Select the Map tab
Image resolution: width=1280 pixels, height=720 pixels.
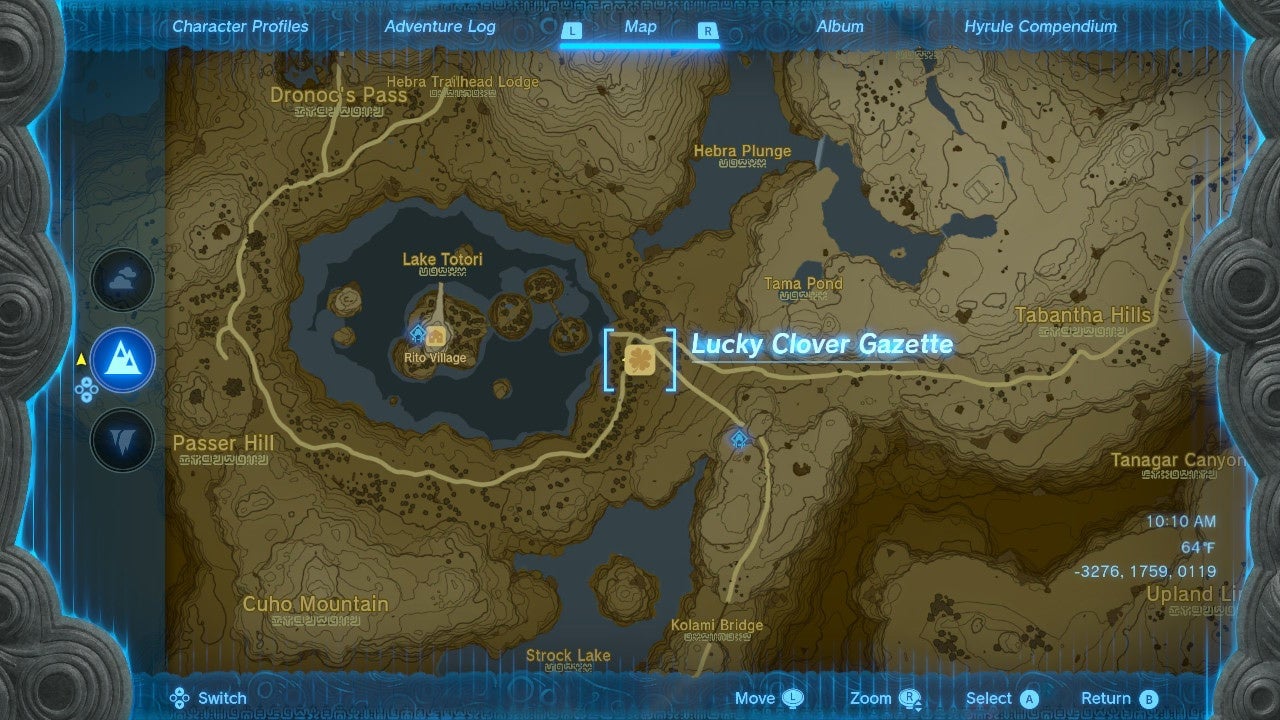click(640, 27)
